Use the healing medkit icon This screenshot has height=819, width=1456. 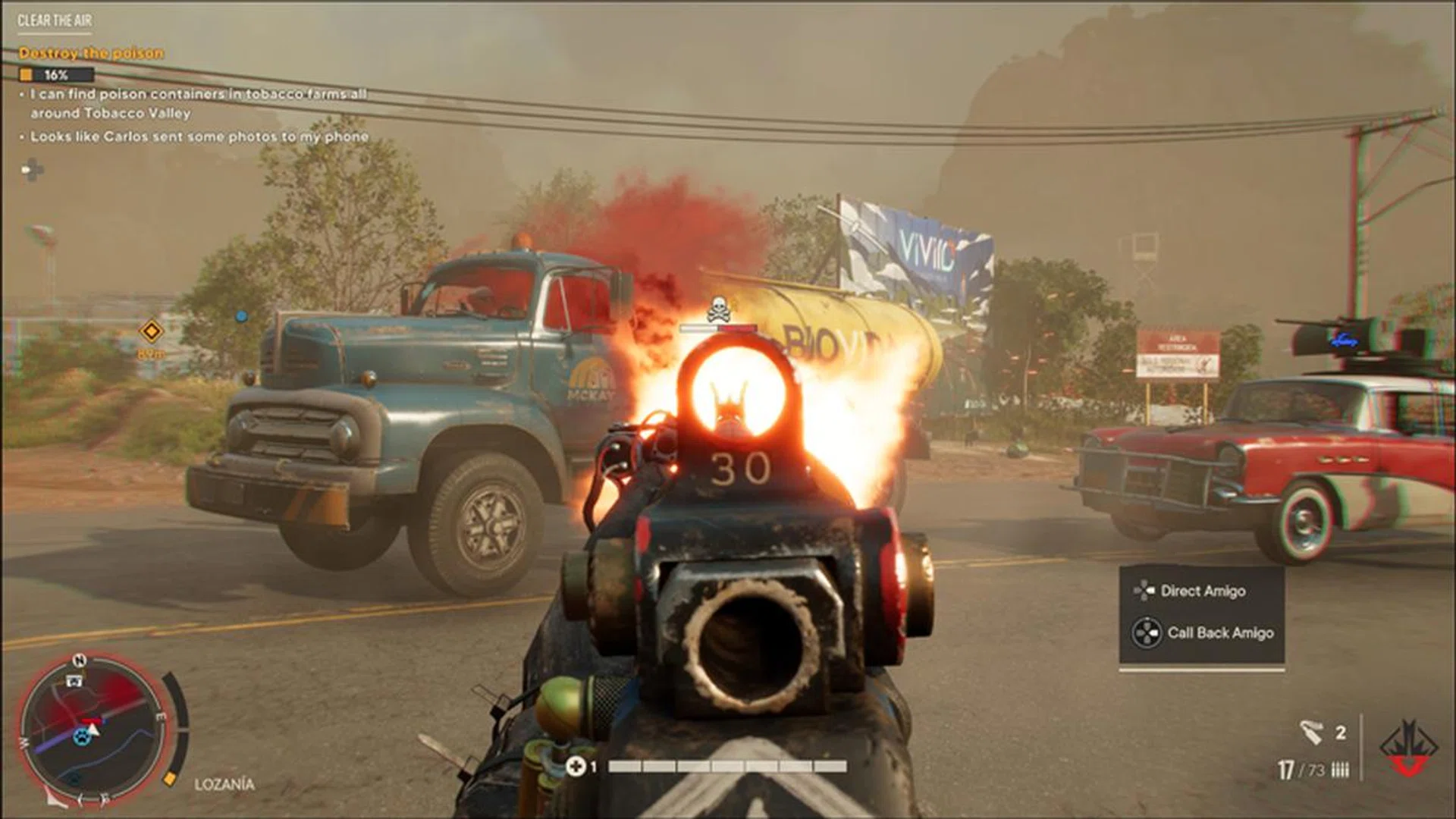(576, 767)
